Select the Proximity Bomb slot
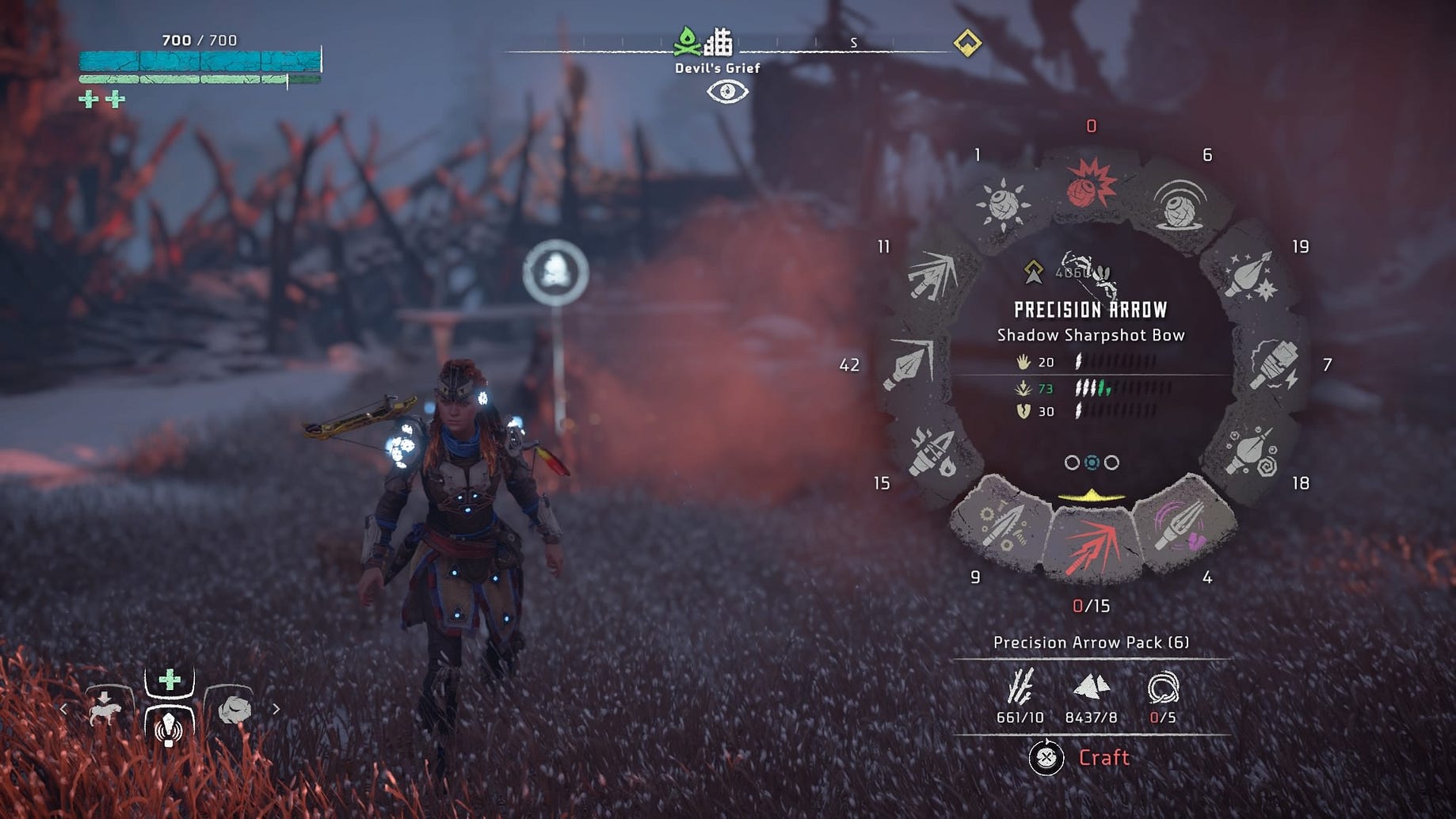The image size is (1456, 819). tap(1180, 203)
